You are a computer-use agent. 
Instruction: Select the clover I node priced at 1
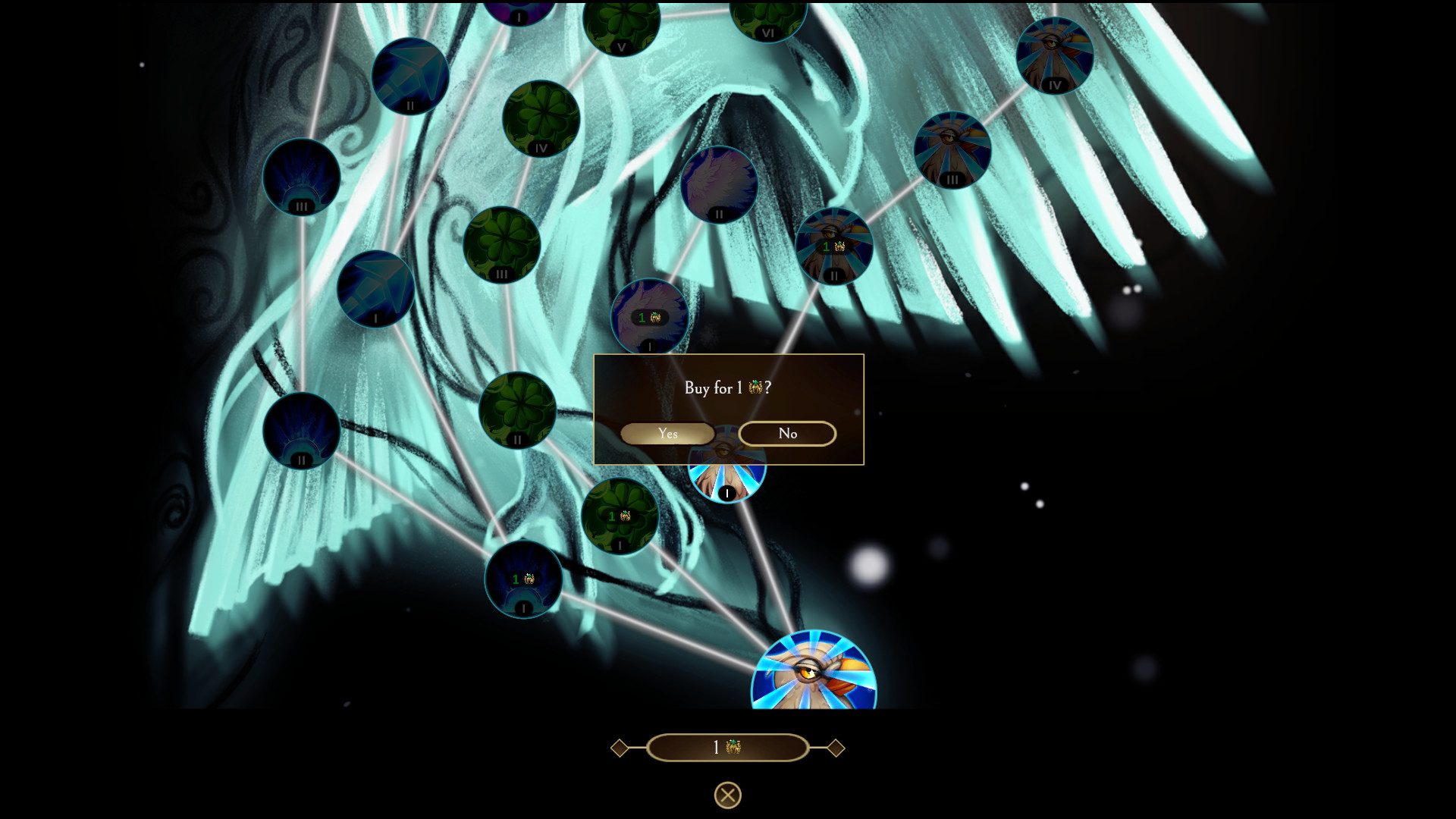click(x=620, y=516)
